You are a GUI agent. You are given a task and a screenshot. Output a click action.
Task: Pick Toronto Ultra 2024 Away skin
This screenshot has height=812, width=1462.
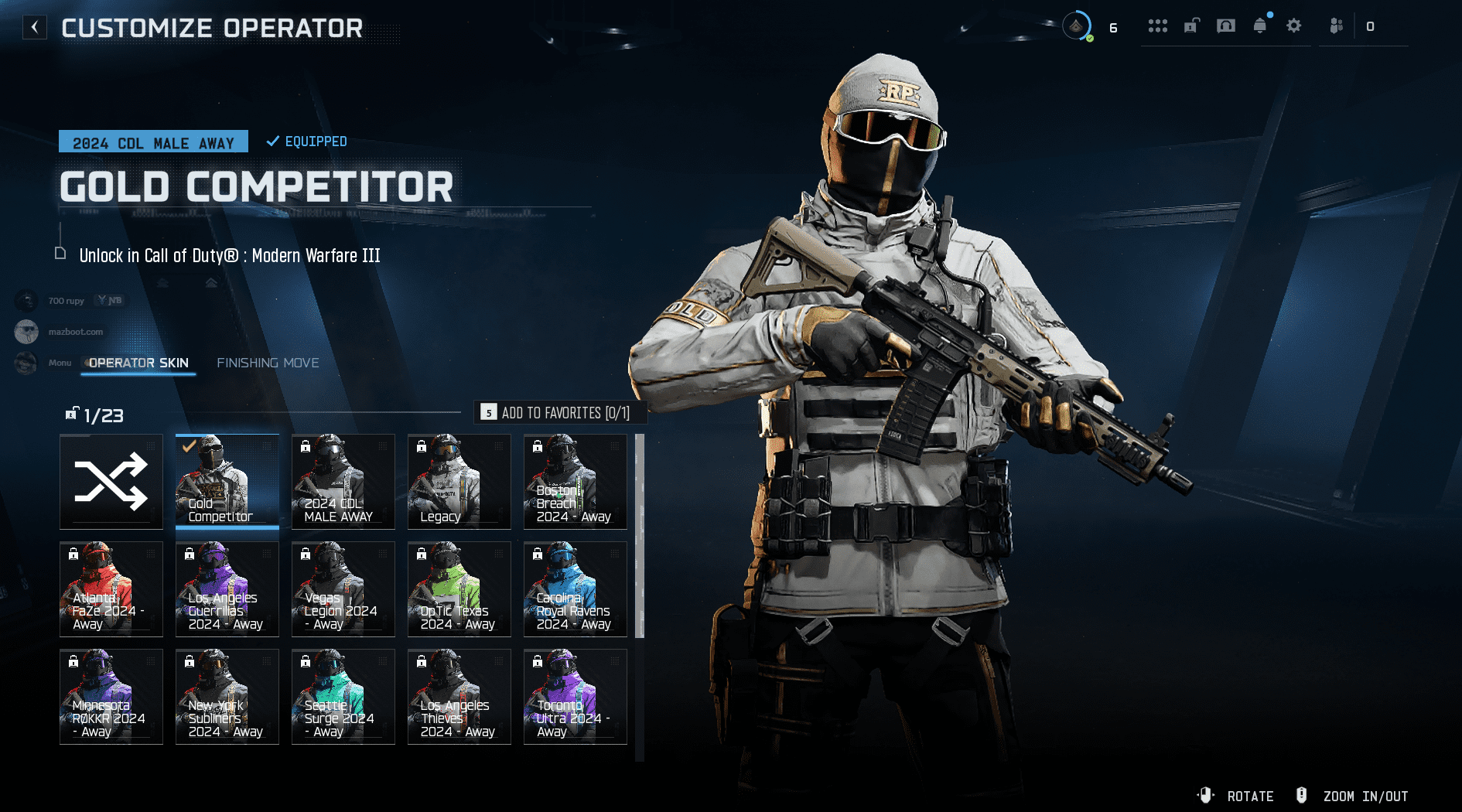[576, 697]
